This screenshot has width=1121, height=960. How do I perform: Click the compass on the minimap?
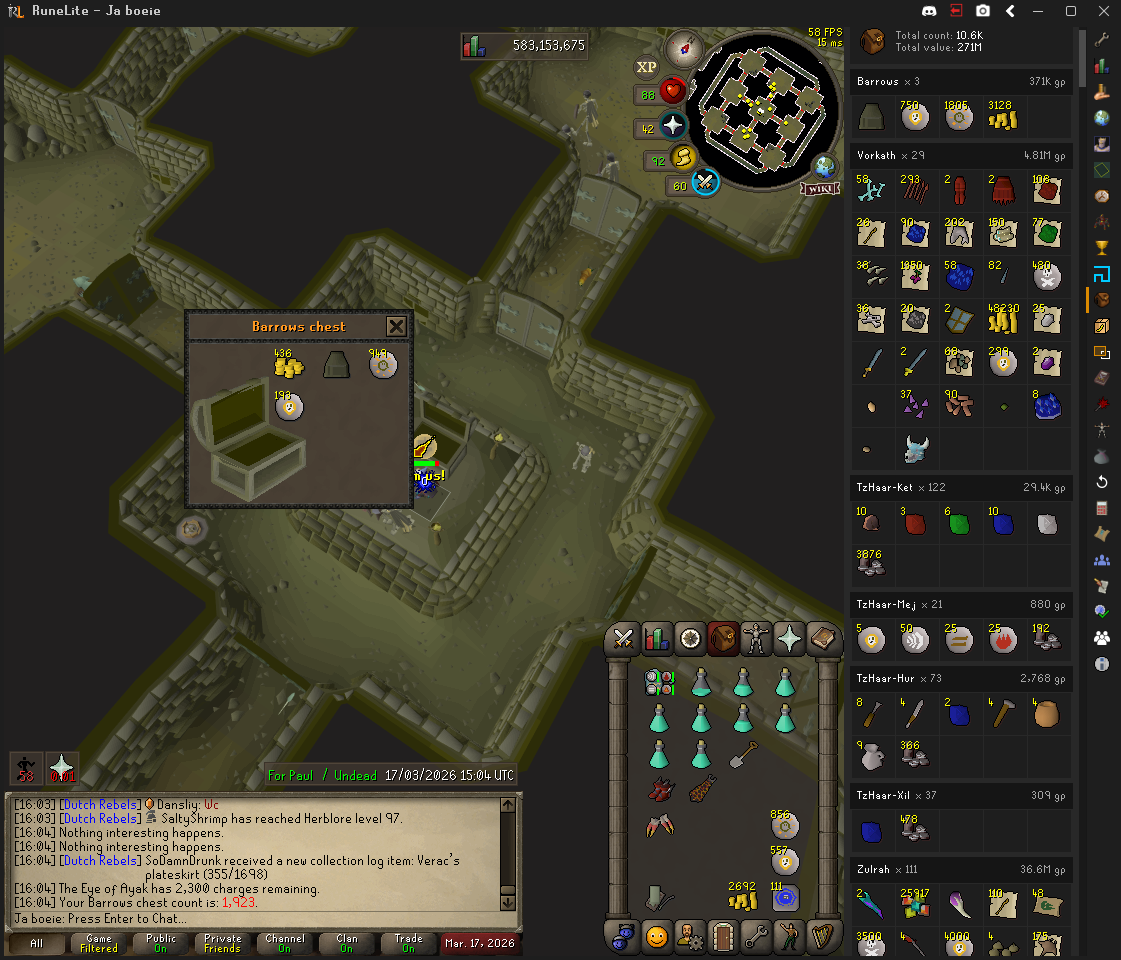(x=685, y=45)
